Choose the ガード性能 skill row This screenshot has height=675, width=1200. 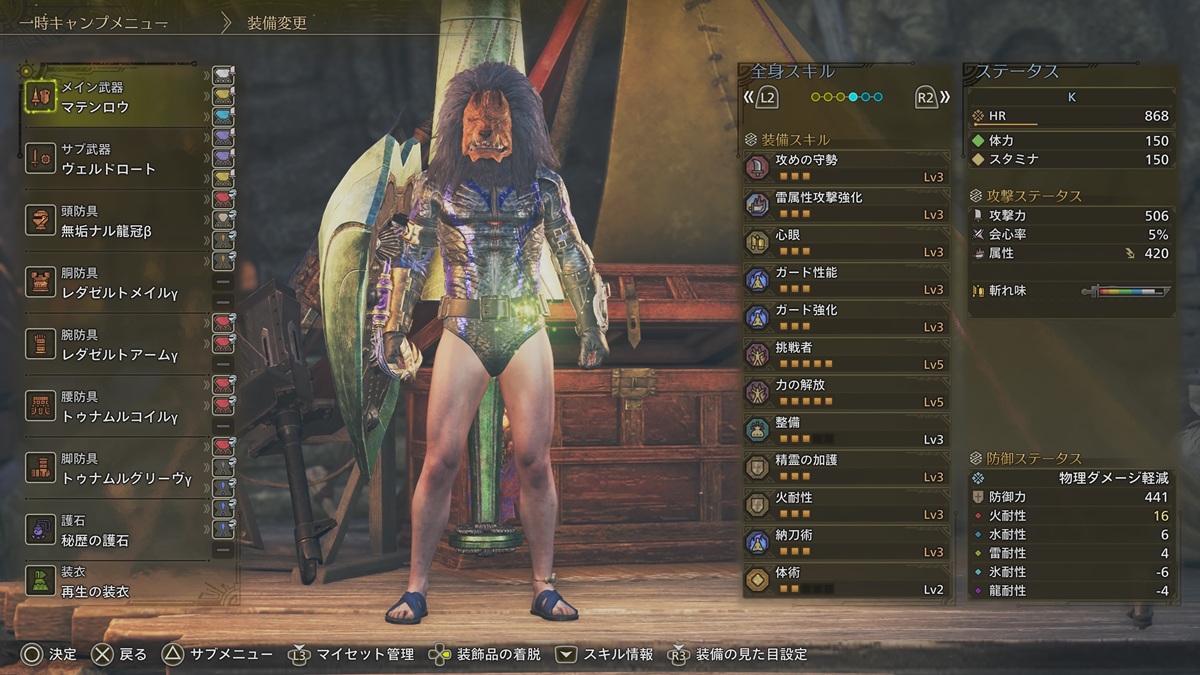pos(845,280)
